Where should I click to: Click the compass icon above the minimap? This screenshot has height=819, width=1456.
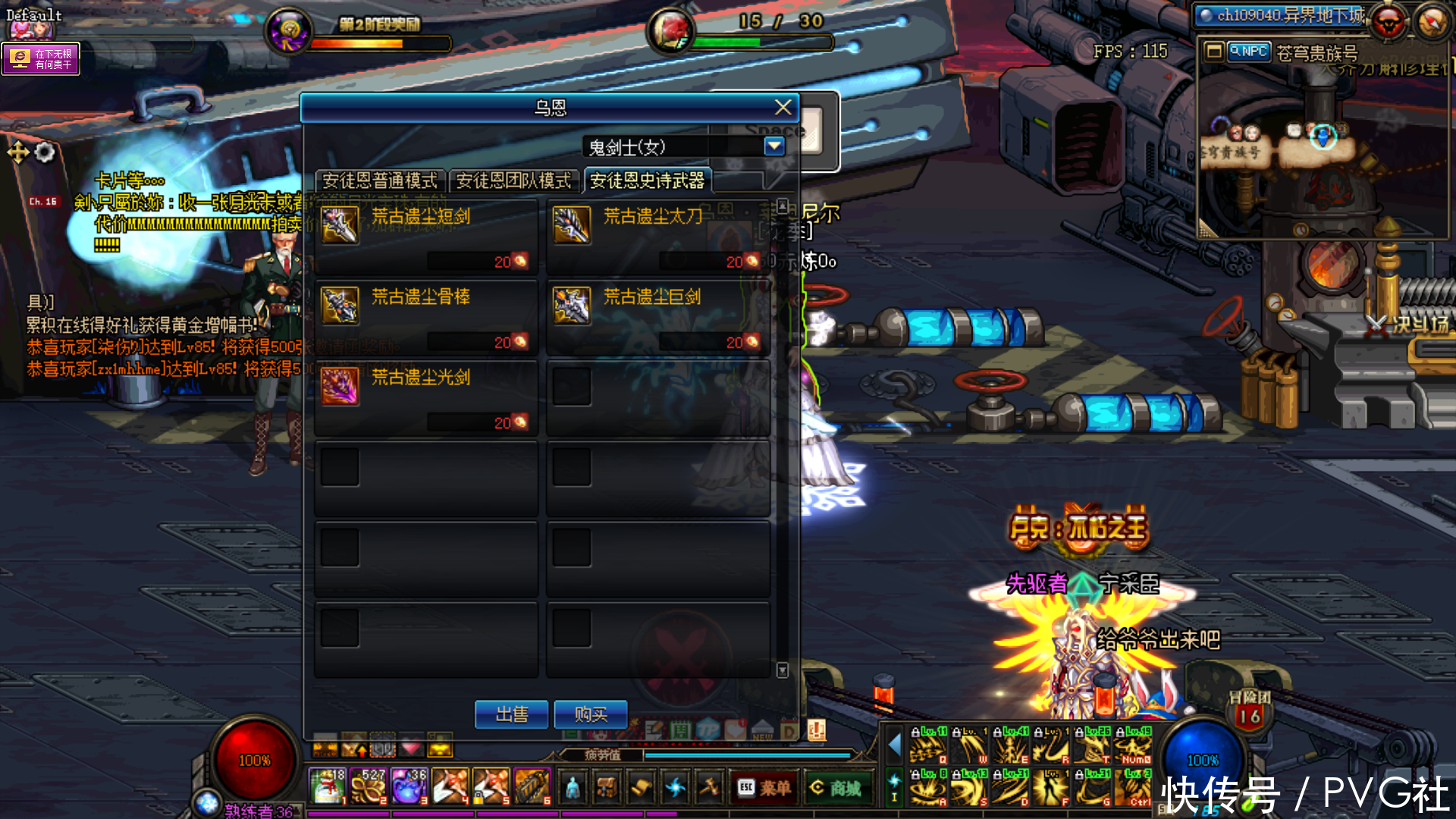pyautogui.click(x=1432, y=23)
